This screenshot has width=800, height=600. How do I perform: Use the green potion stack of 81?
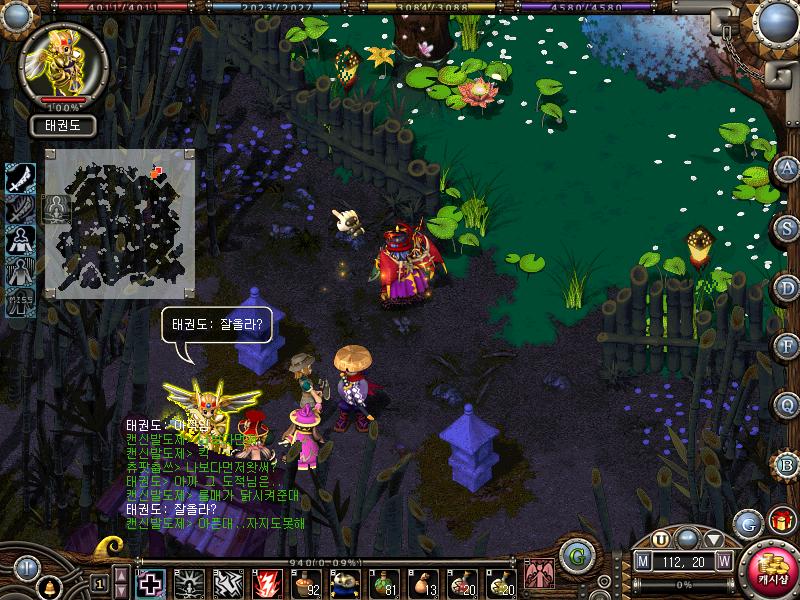tap(385, 581)
